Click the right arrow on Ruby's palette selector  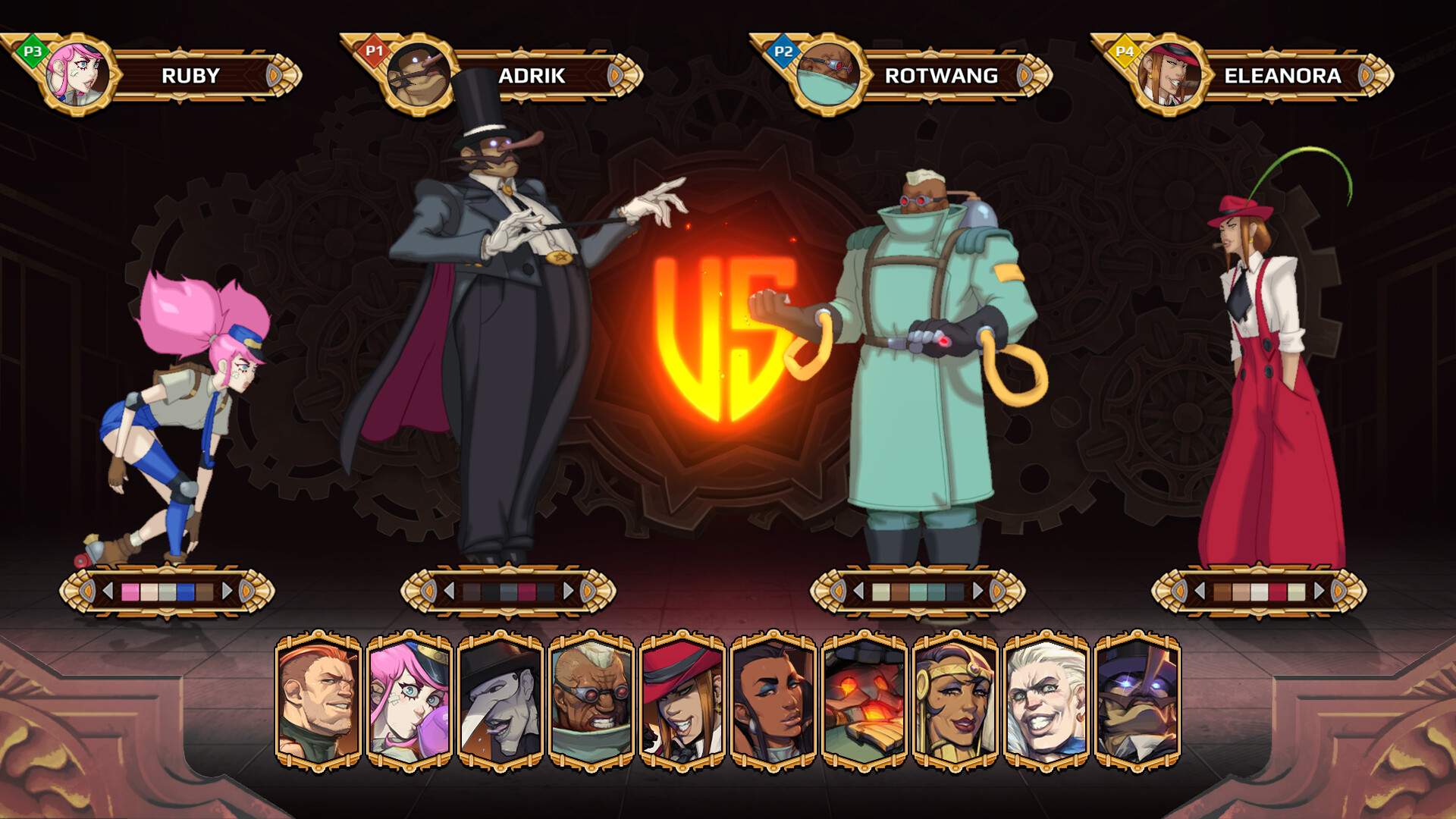coord(226,590)
